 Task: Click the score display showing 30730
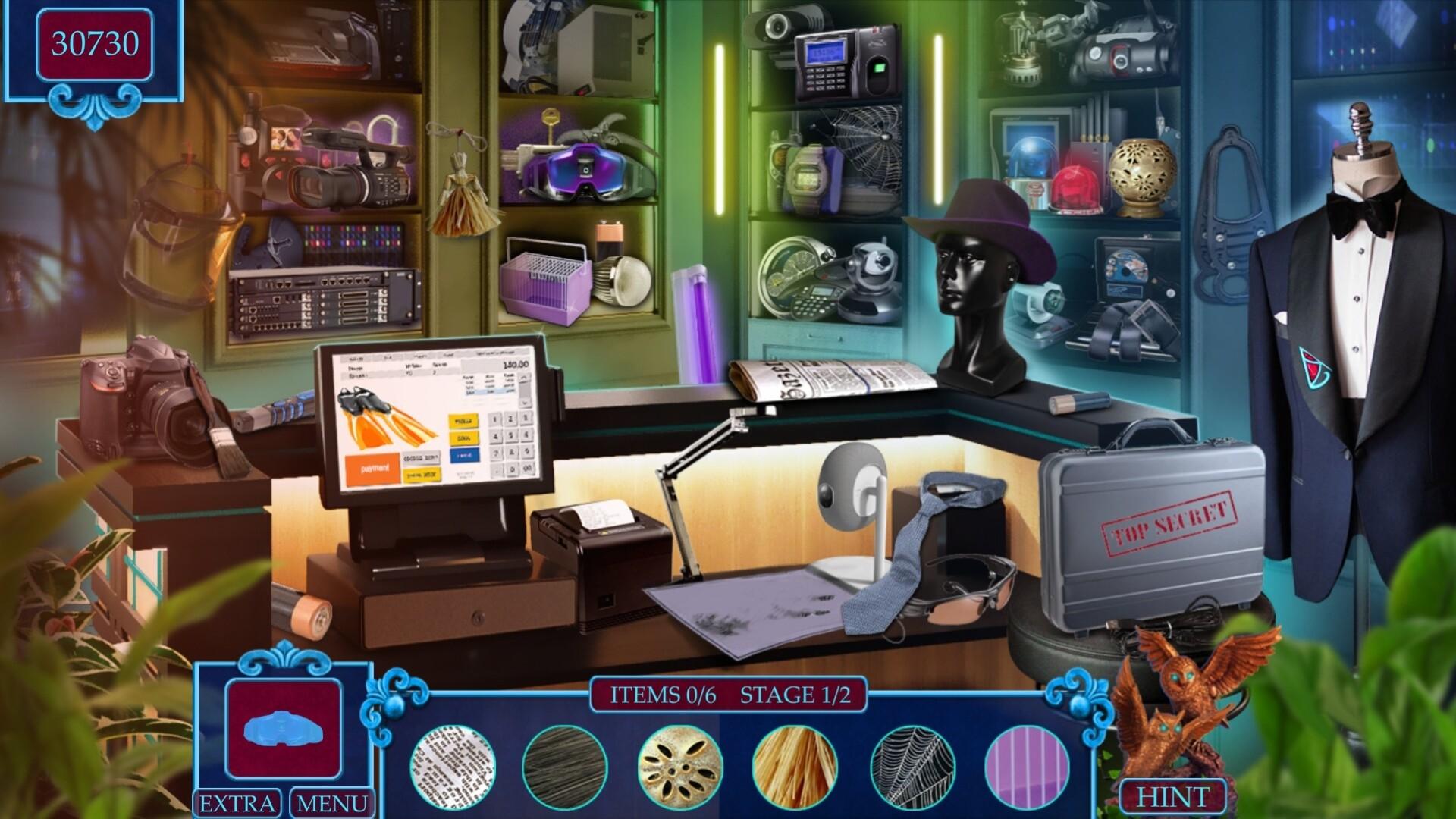(x=93, y=42)
